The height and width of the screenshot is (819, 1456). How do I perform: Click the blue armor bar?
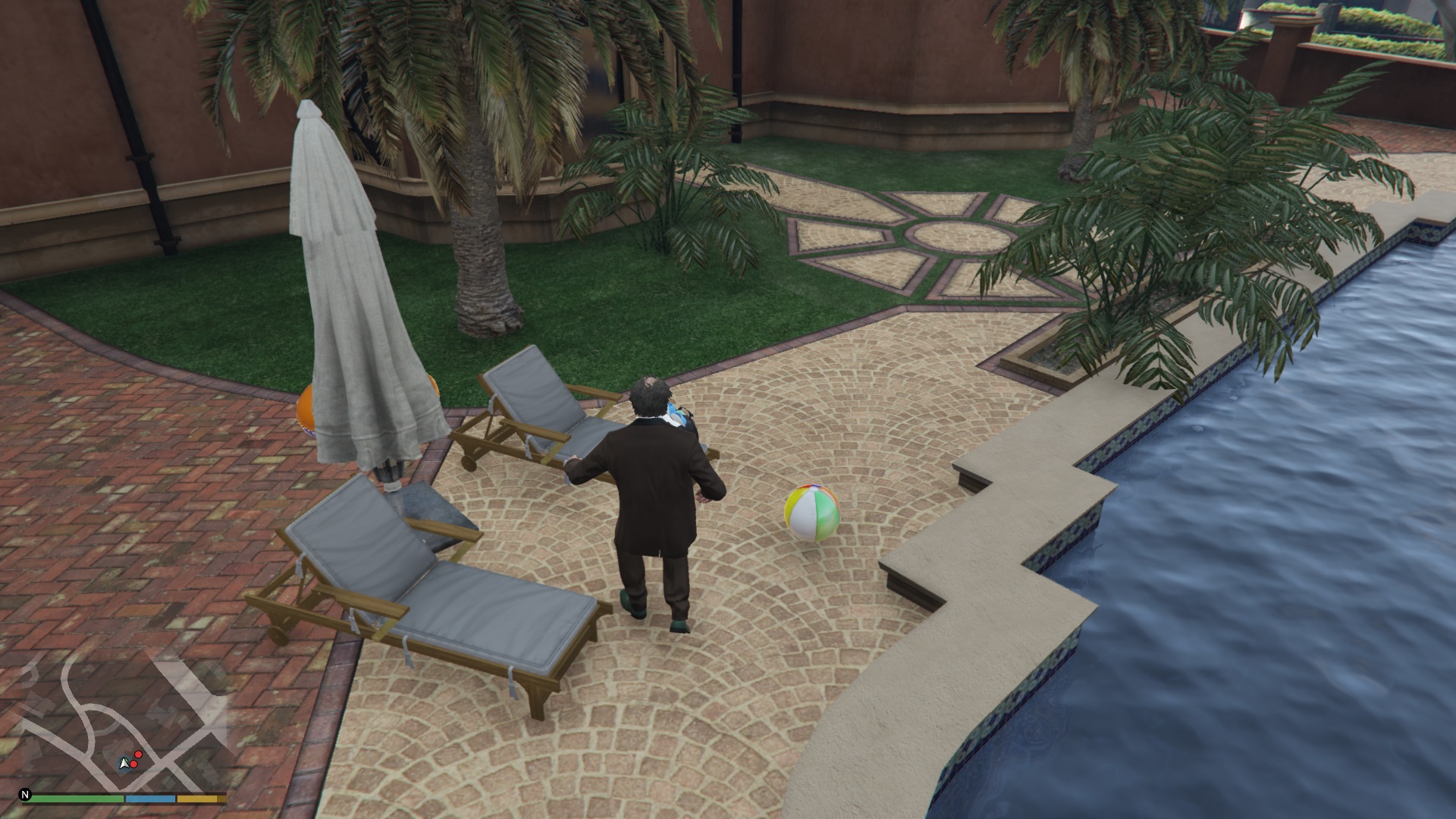coord(149,798)
